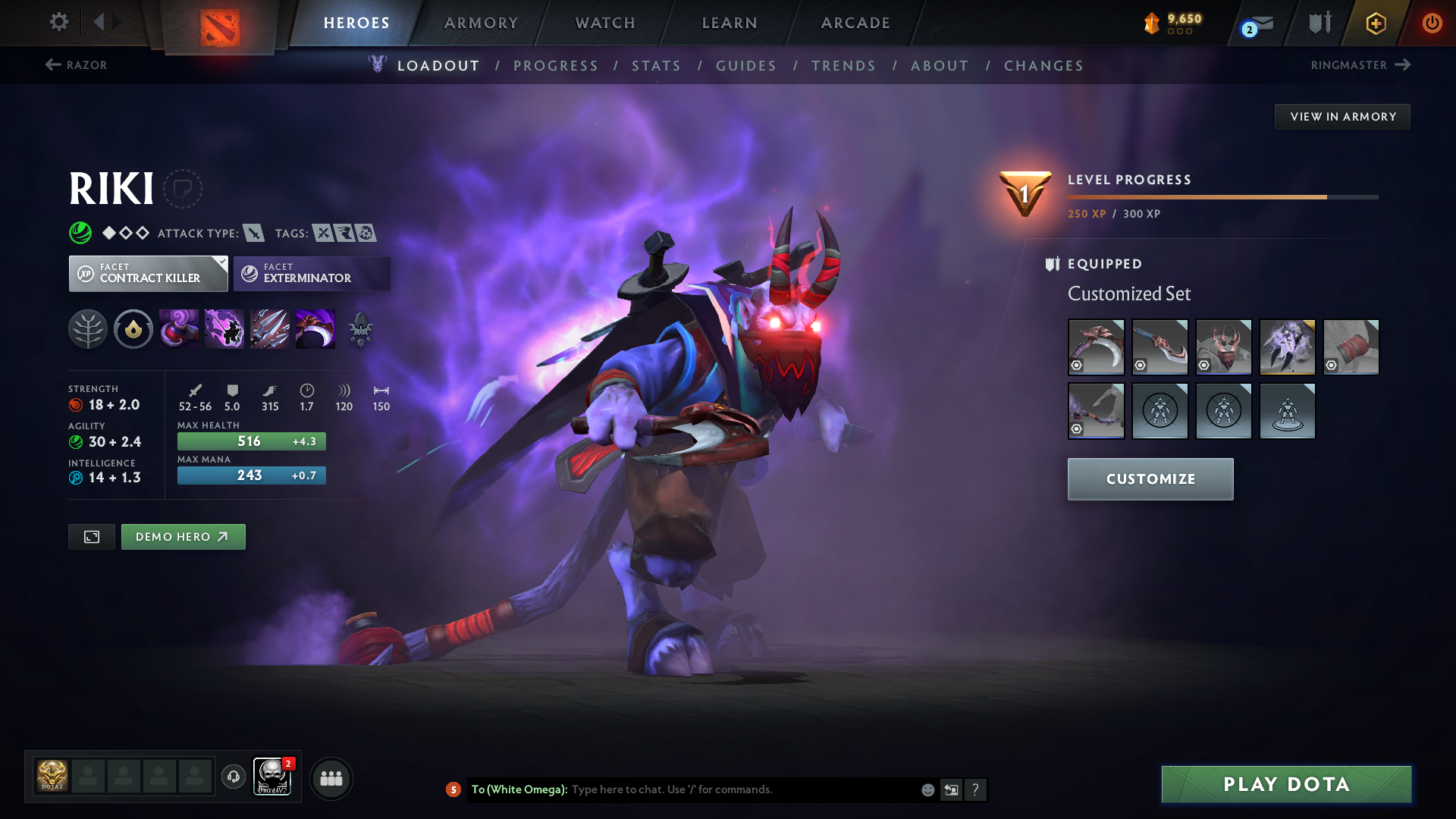Select the masked head cosmetic slot
Image resolution: width=1456 pixels, height=819 pixels.
(x=1223, y=347)
